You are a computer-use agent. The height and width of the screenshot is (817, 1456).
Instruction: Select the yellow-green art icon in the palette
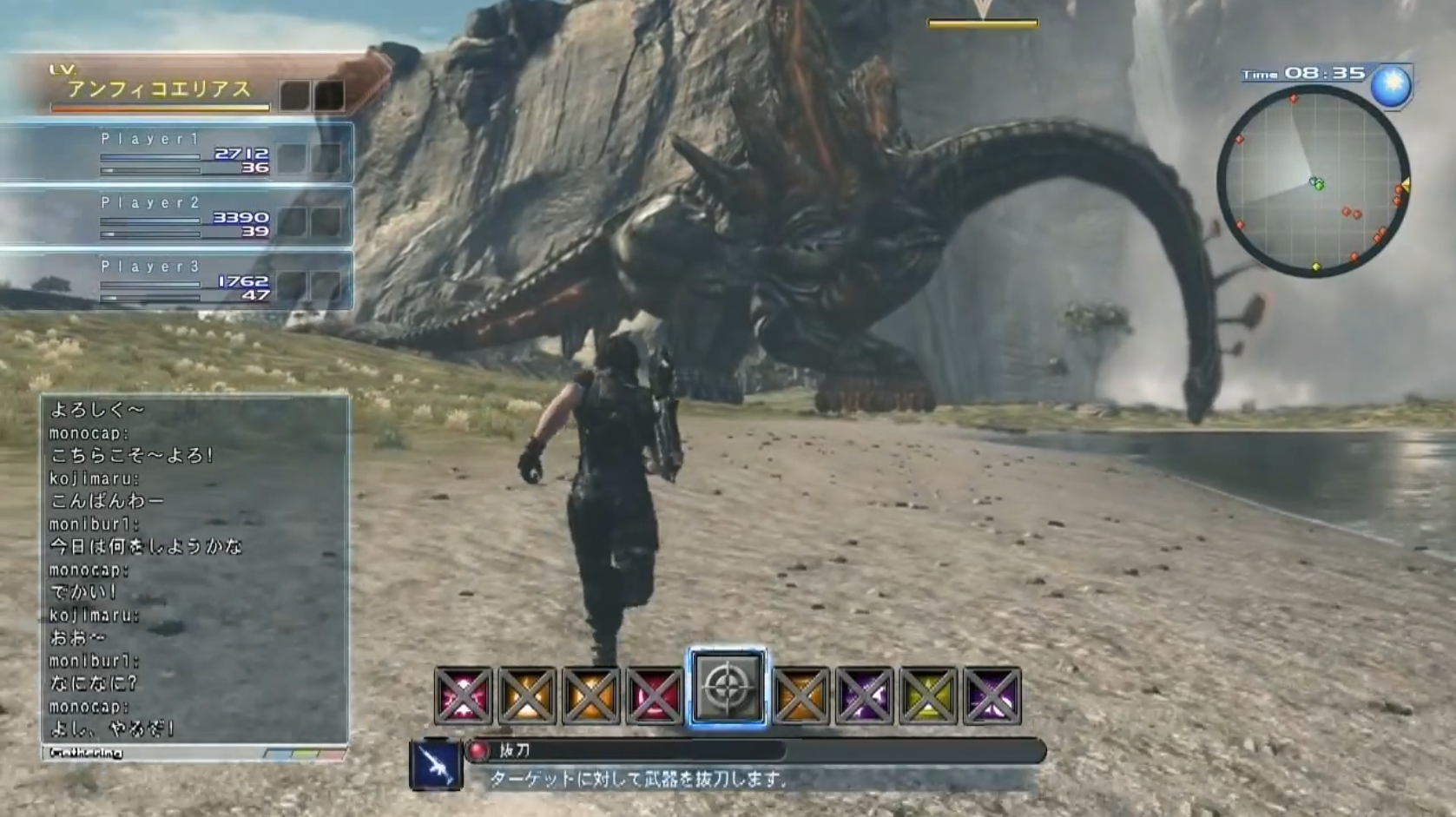[x=927, y=695]
